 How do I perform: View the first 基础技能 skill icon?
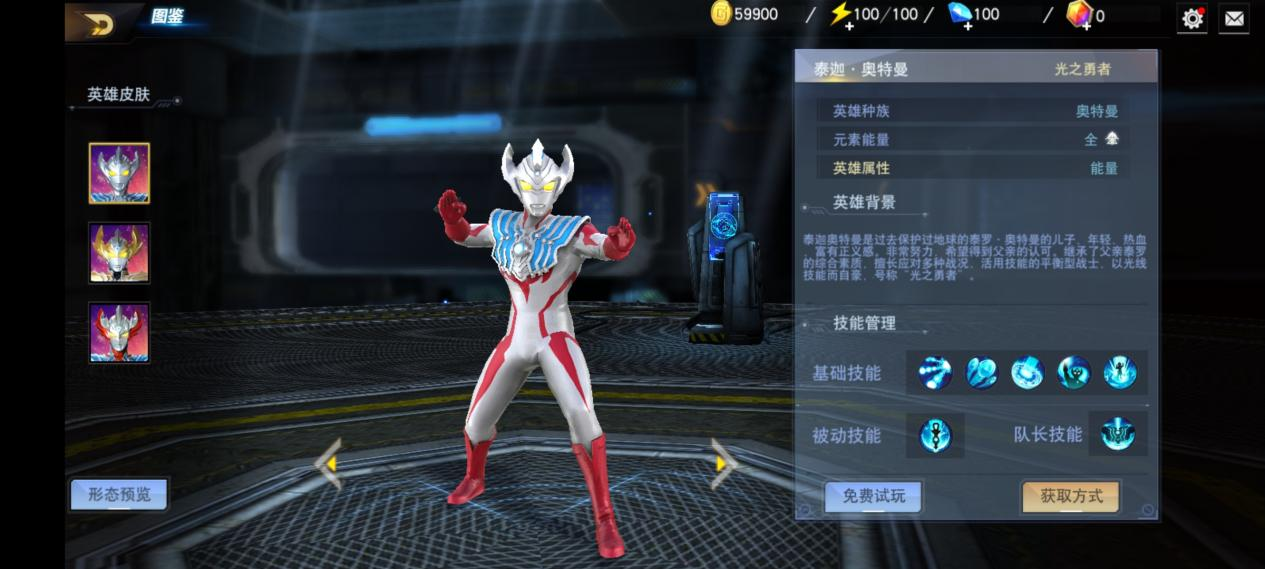pos(935,373)
